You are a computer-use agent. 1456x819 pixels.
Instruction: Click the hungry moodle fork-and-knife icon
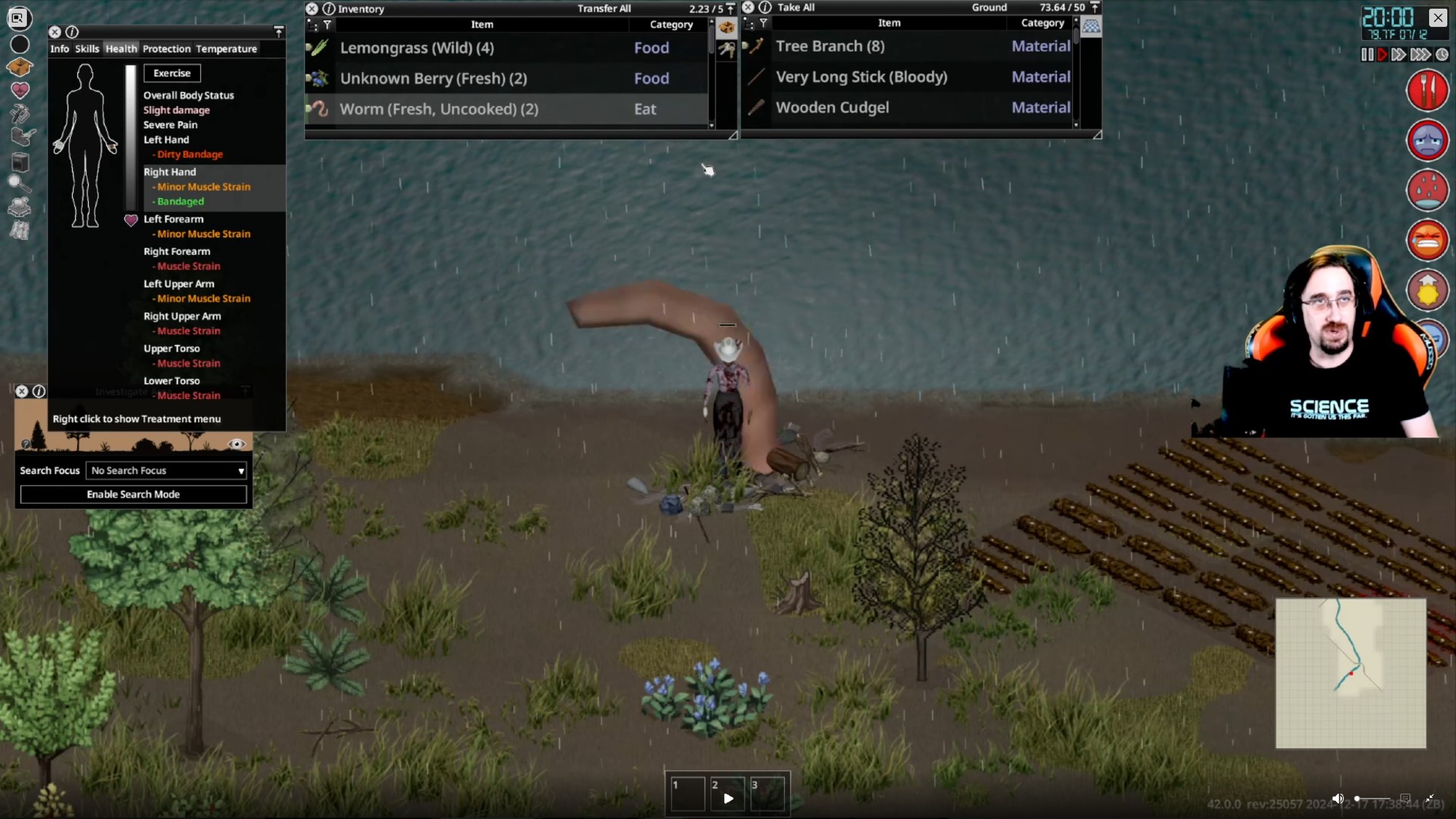1427,90
